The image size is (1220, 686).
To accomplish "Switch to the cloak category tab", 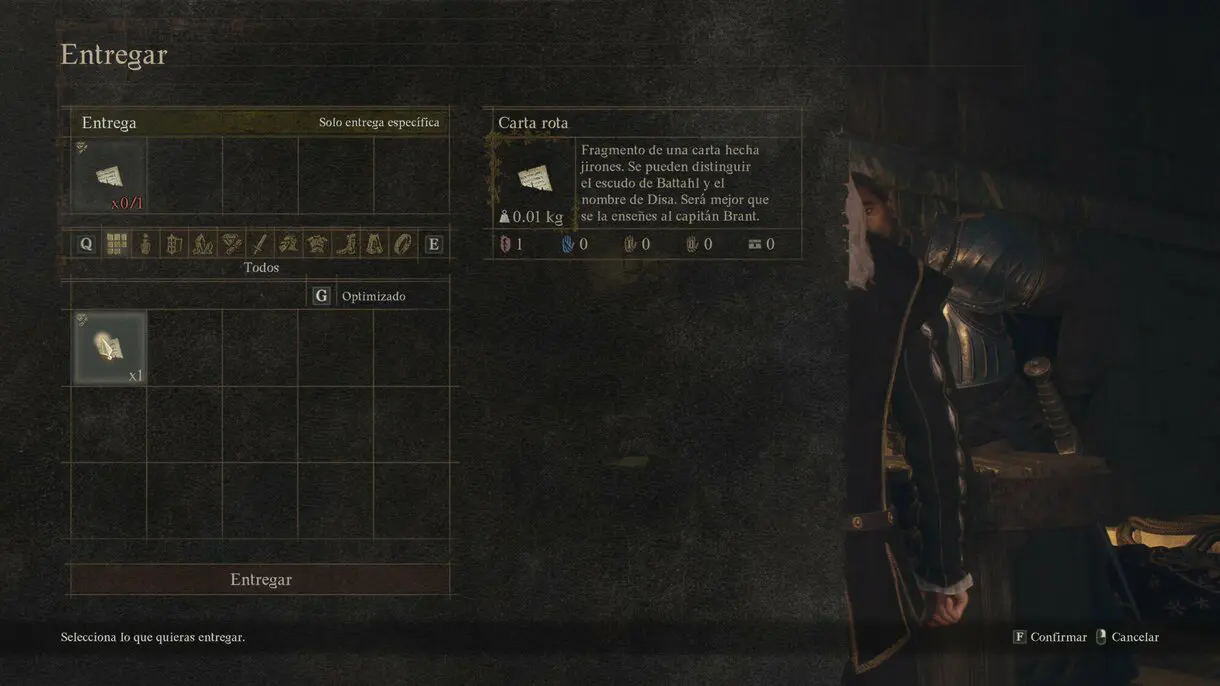I will coord(374,244).
